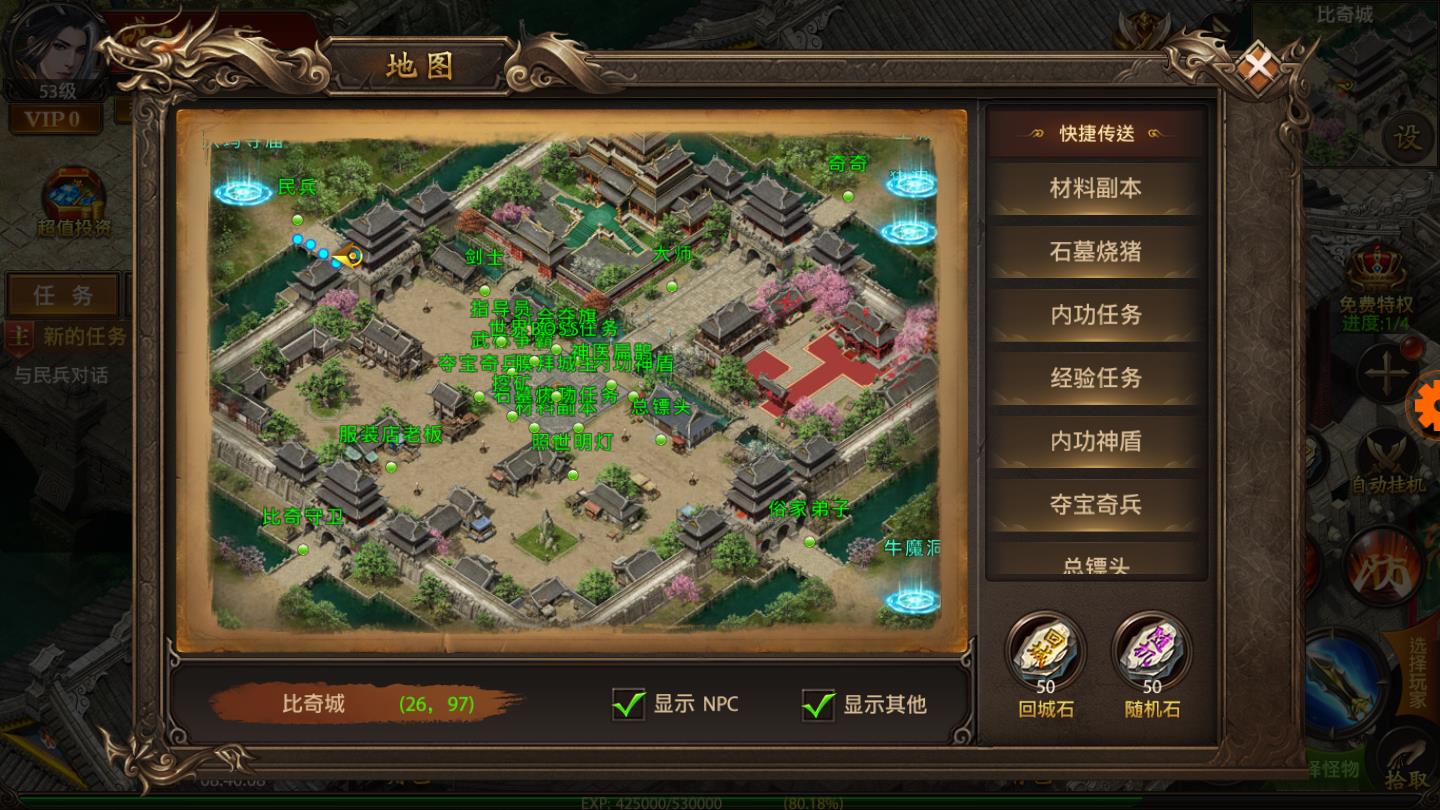Uncheck the 显示 NPC checkbox
This screenshot has width=1440, height=810.
coord(628,705)
